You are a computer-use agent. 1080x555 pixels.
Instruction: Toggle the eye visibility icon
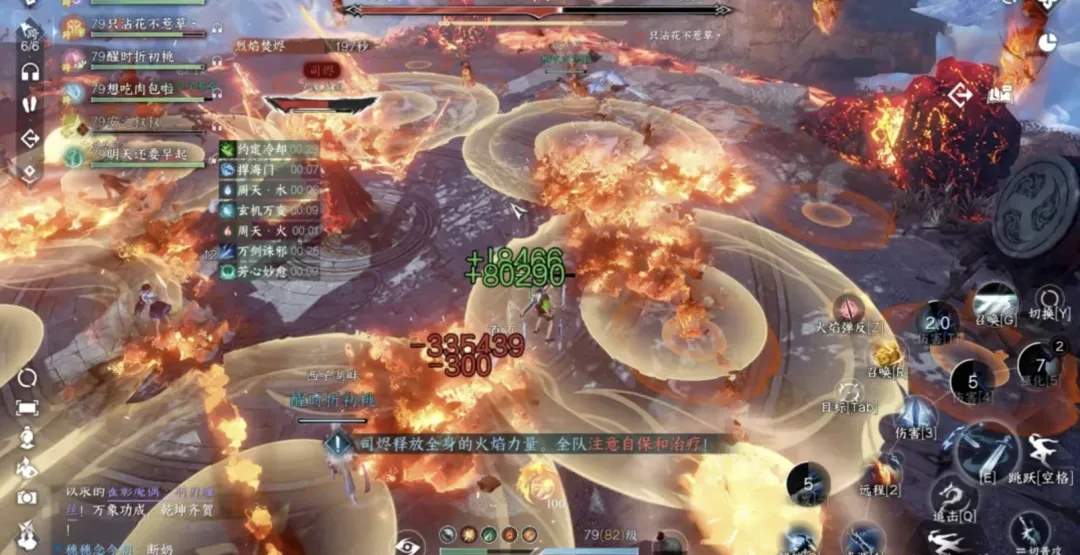408,545
